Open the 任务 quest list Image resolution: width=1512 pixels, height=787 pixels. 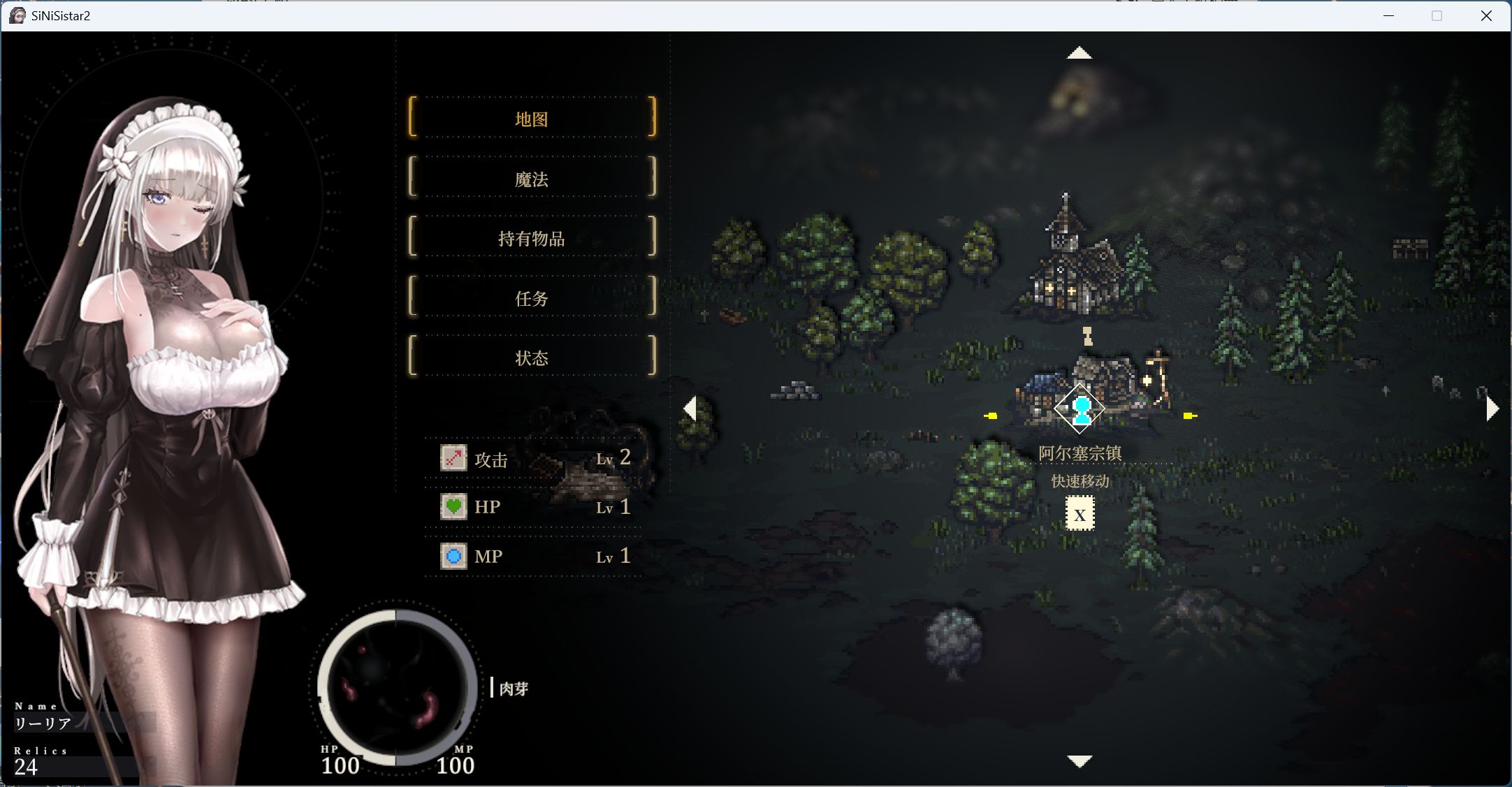[532, 298]
